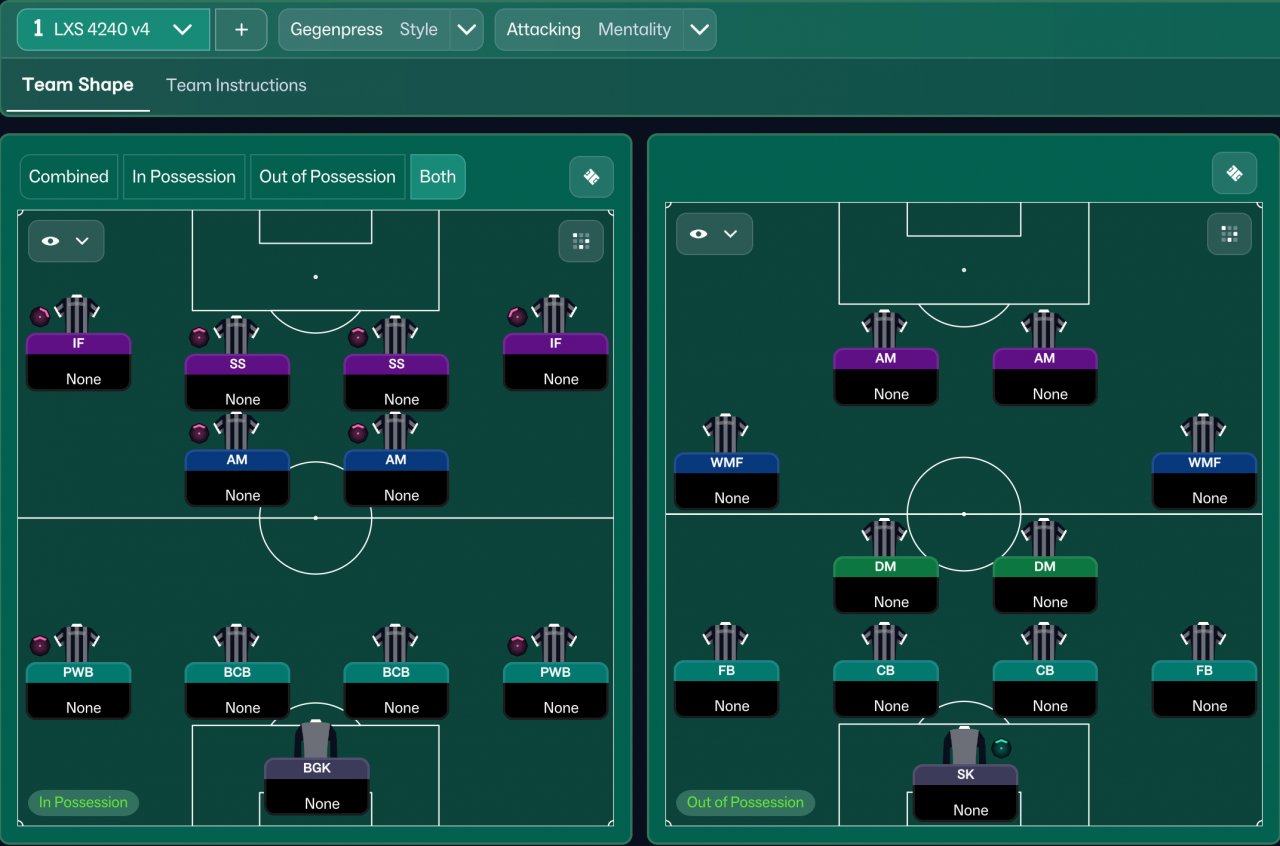Select the Team Shape tab

click(78, 85)
